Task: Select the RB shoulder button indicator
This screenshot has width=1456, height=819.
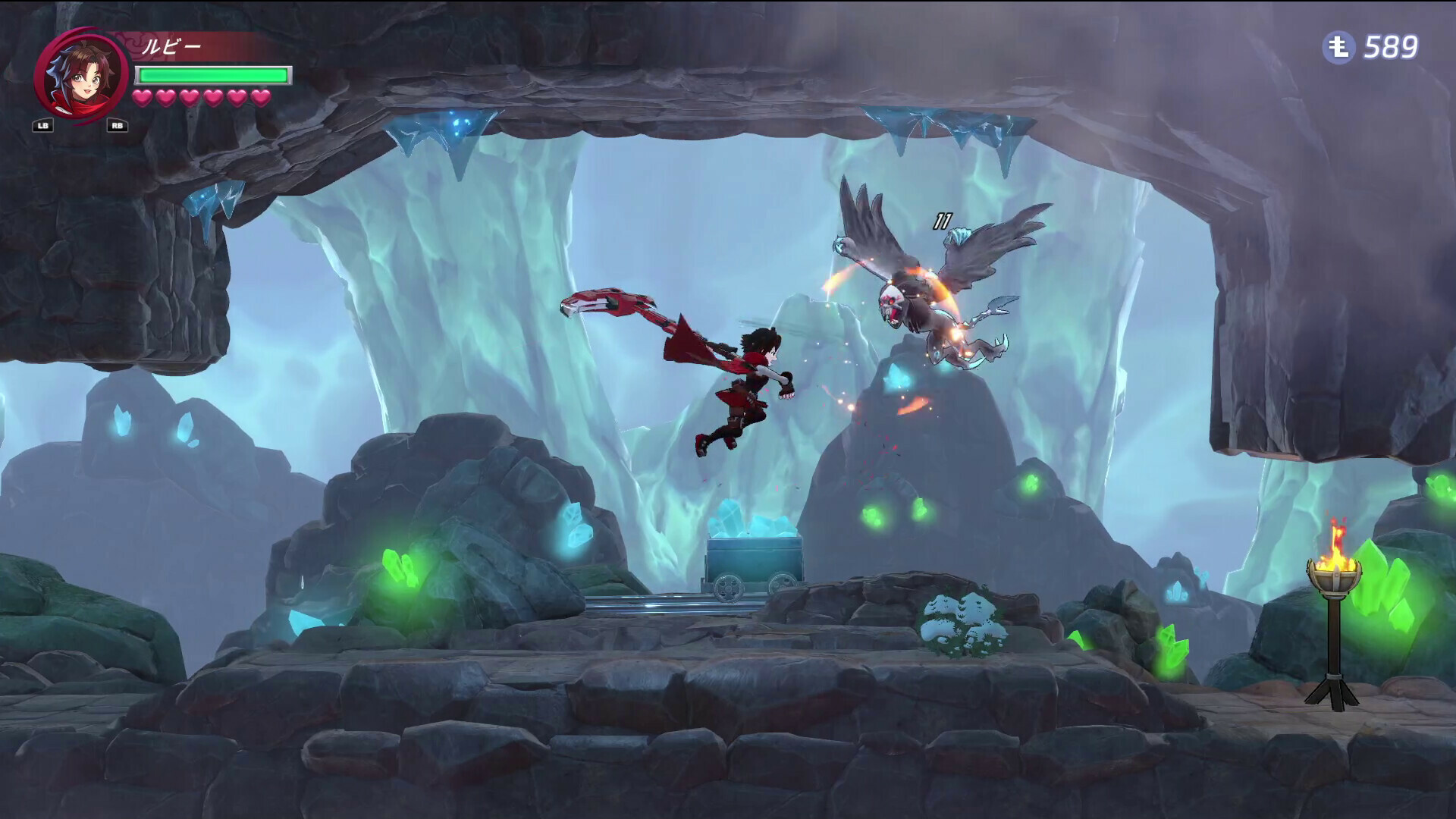Action: tap(117, 126)
